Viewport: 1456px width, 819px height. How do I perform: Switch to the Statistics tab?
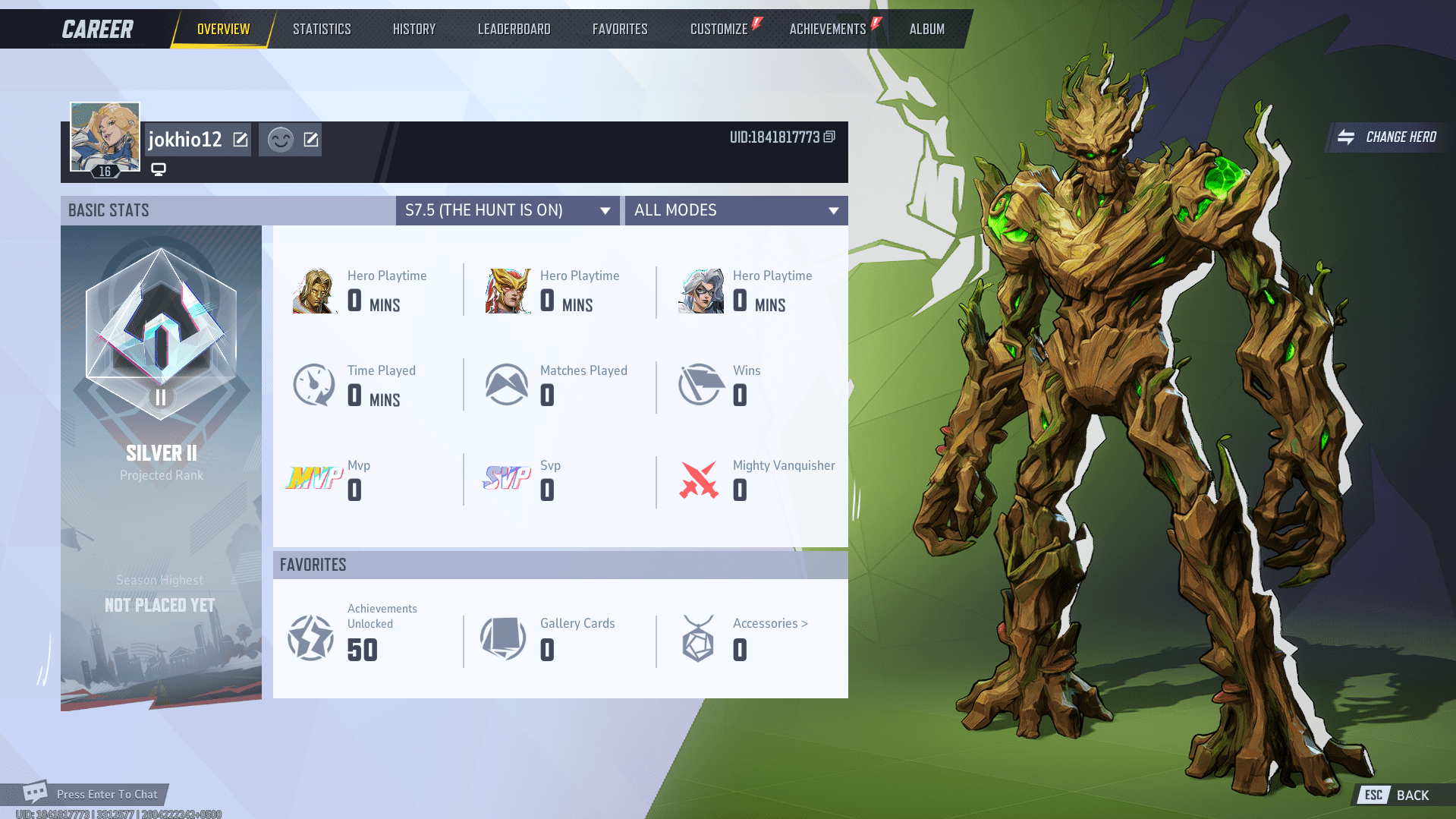click(322, 28)
